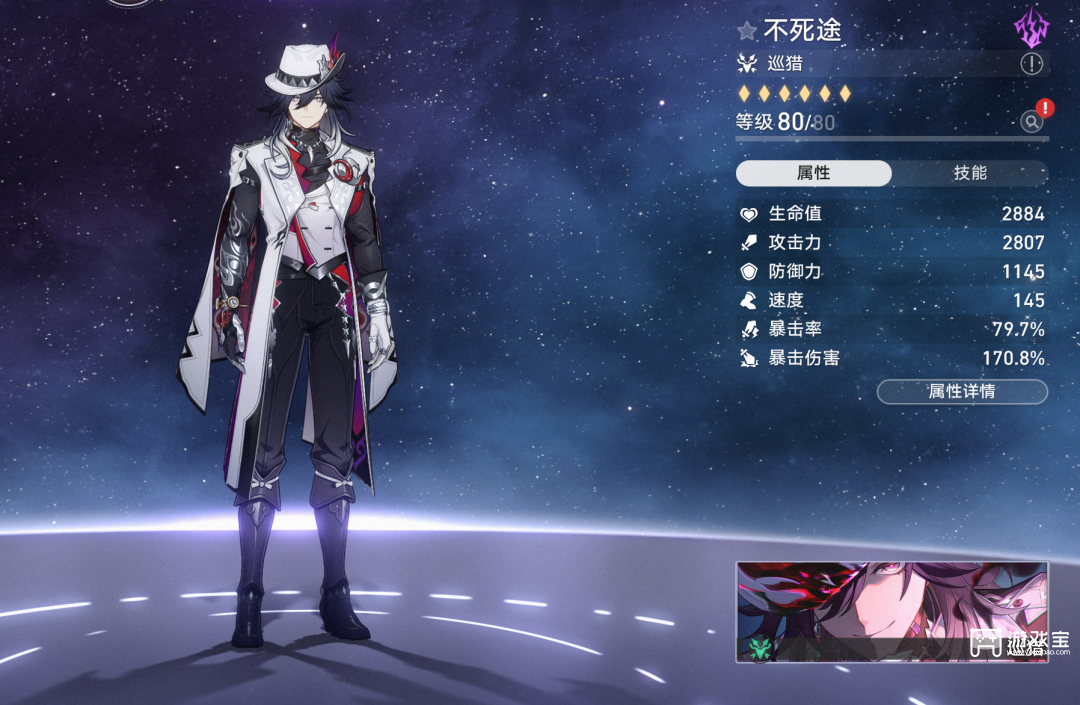The width and height of the screenshot is (1080, 705).
Task: Open 属性详情 stat details
Action: tap(961, 391)
